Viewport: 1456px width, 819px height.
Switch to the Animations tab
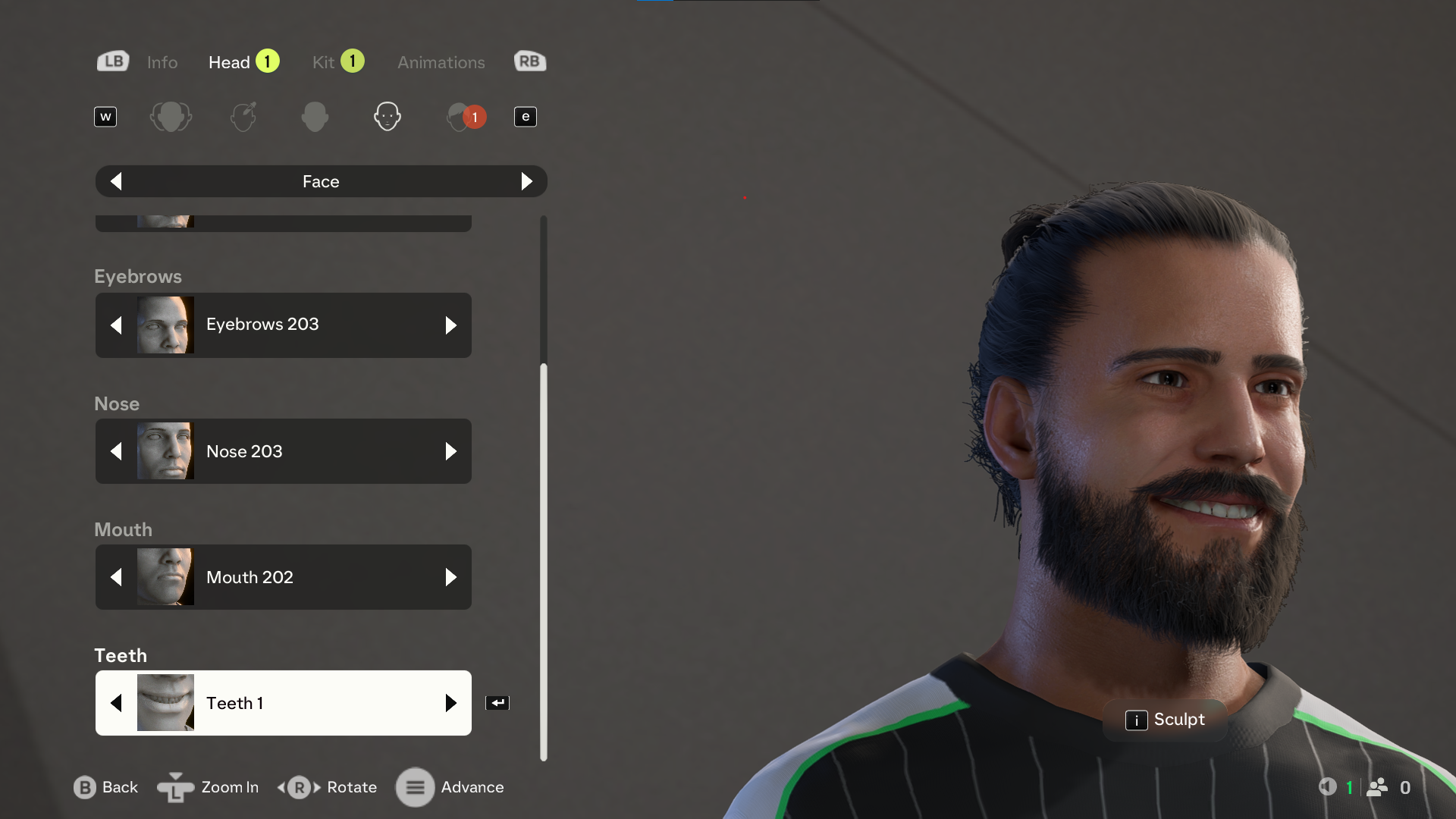pyautogui.click(x=441, y=62)
